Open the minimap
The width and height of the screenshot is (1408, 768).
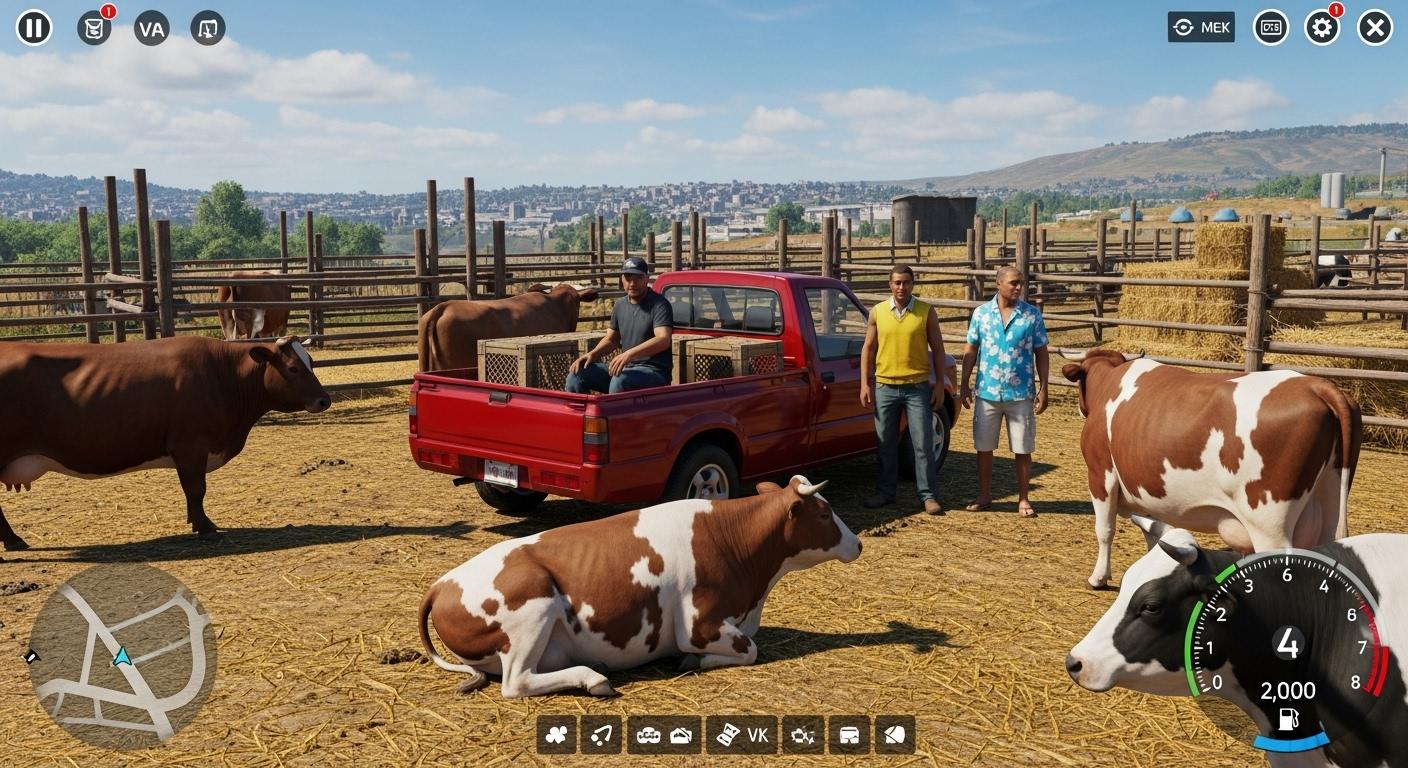(x=121, y=656)
